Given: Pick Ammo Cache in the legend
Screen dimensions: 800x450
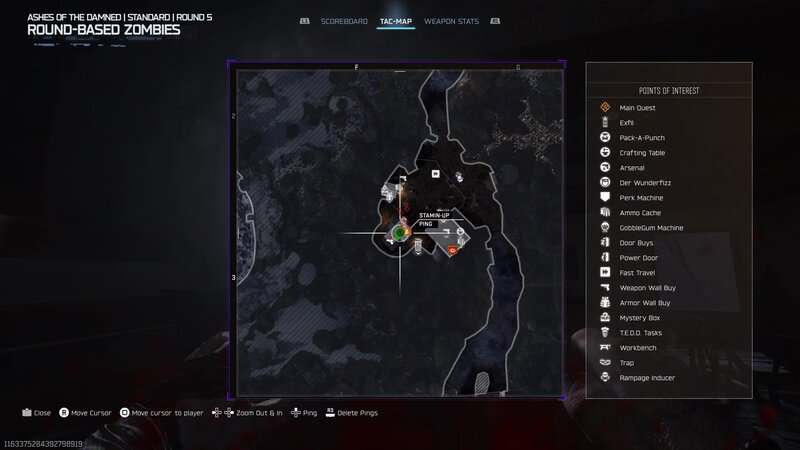Looking at the screenshot, I should pyautogui.click(x=639, y=213).
